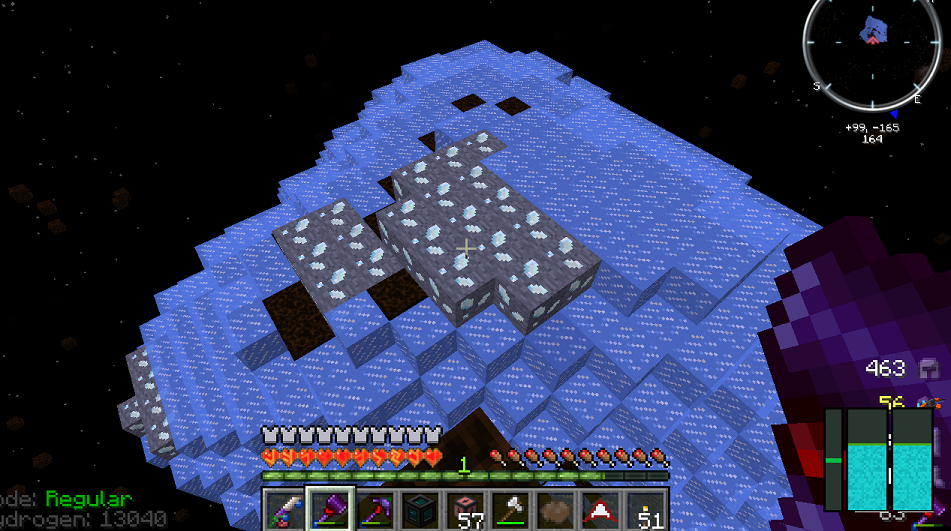951x531 pixels.
Task: Select the purple pickaxe hotbar slot
Action: (x=375, y=509)
